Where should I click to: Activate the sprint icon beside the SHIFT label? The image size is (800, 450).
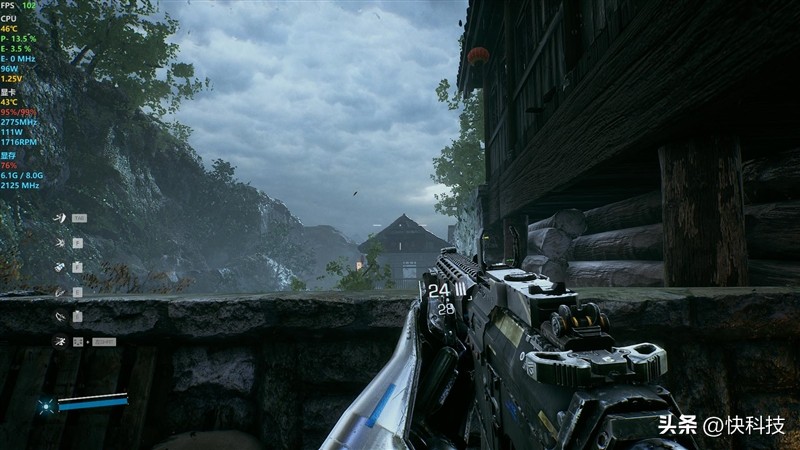pos(60,341)
